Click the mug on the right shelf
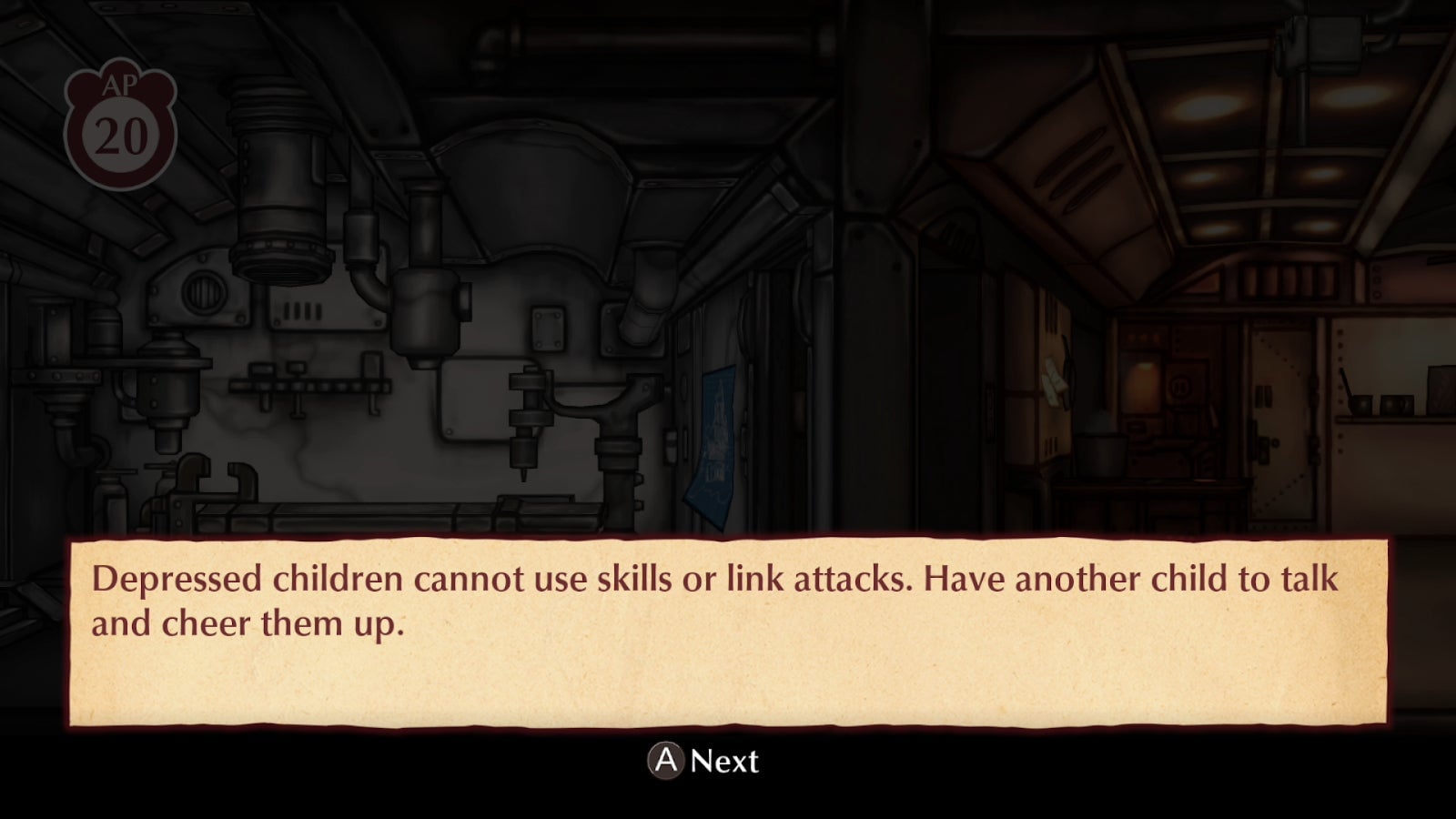The image size is (1456, 819). coord(1397,403)
